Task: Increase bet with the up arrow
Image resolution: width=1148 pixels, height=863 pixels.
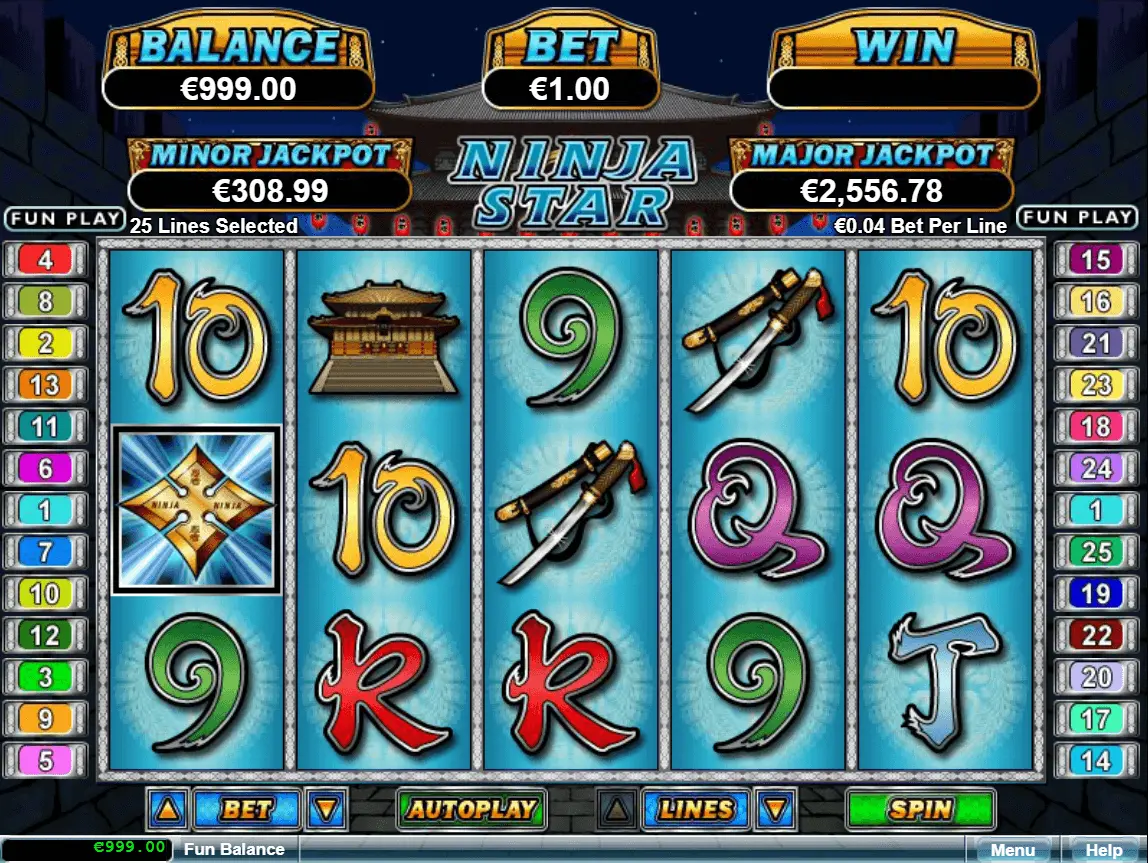Action: click(x=166, y=809)
